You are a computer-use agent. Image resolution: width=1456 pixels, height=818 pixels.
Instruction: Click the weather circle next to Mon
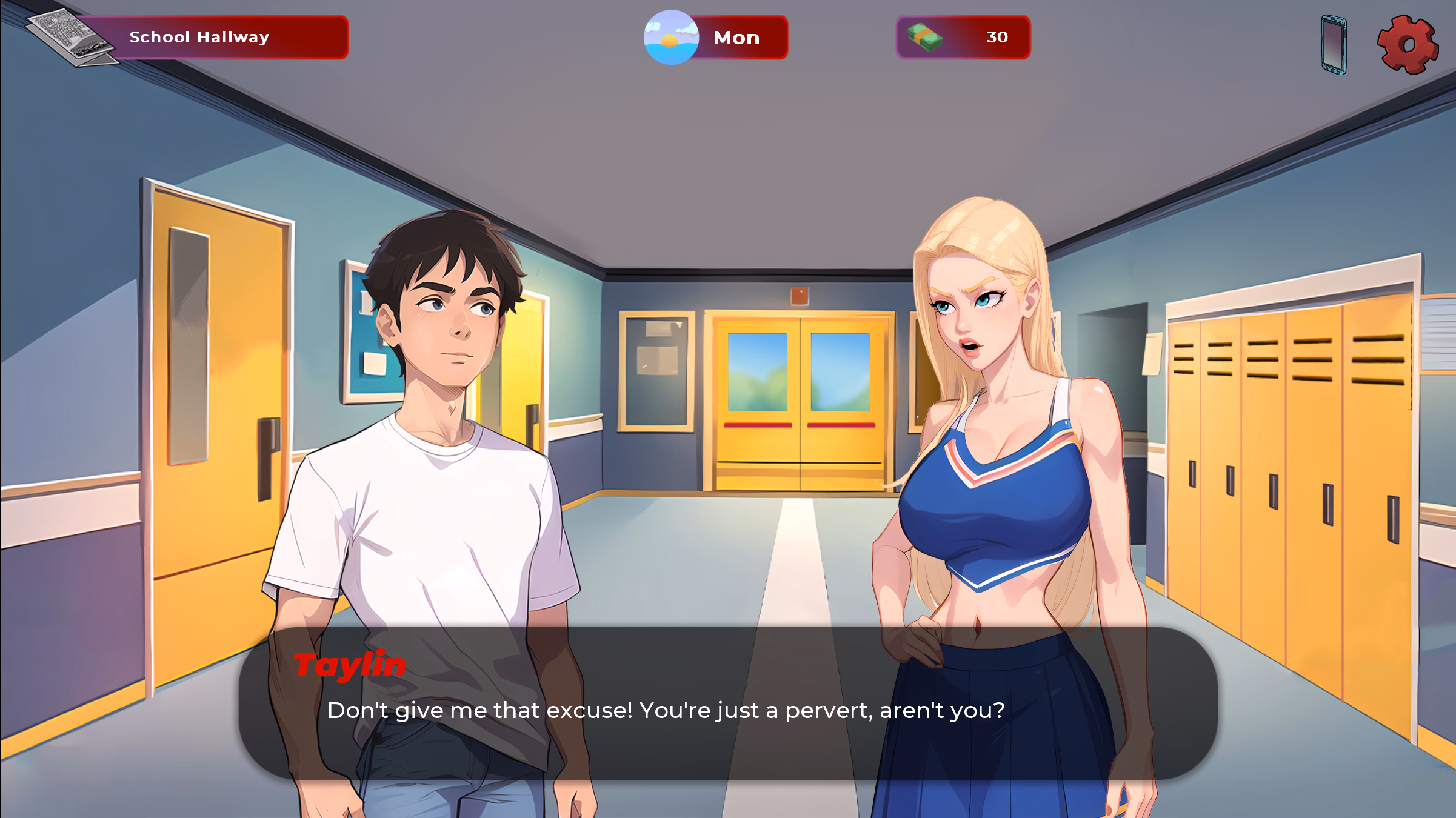670,38
